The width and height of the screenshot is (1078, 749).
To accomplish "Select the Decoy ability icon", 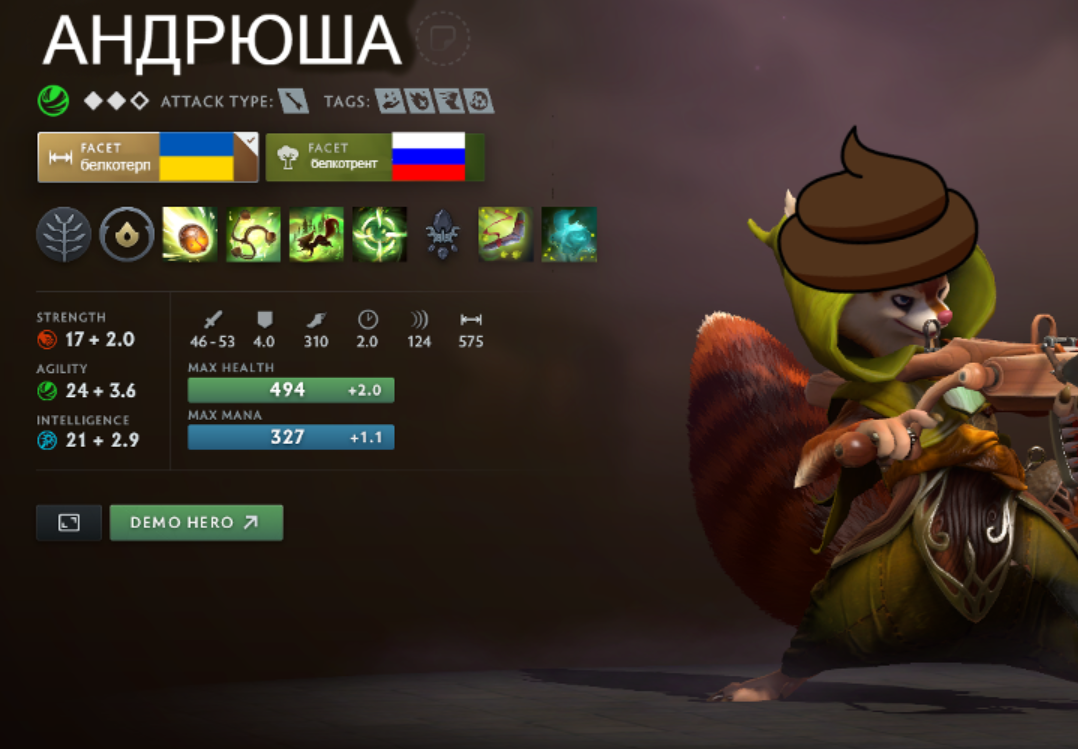I will (x=569, y=235).
